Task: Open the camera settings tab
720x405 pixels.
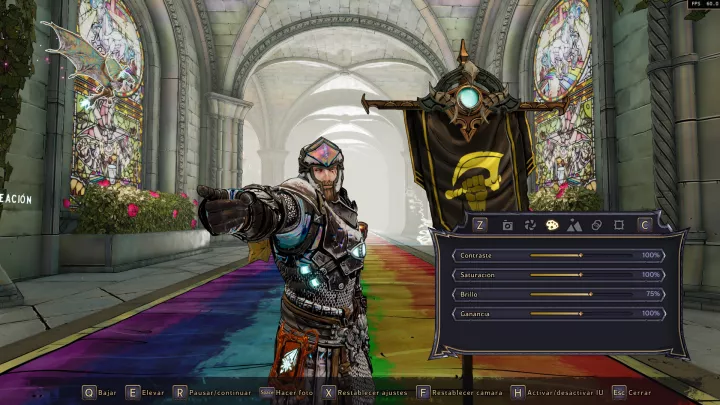Action: point(507,226)
